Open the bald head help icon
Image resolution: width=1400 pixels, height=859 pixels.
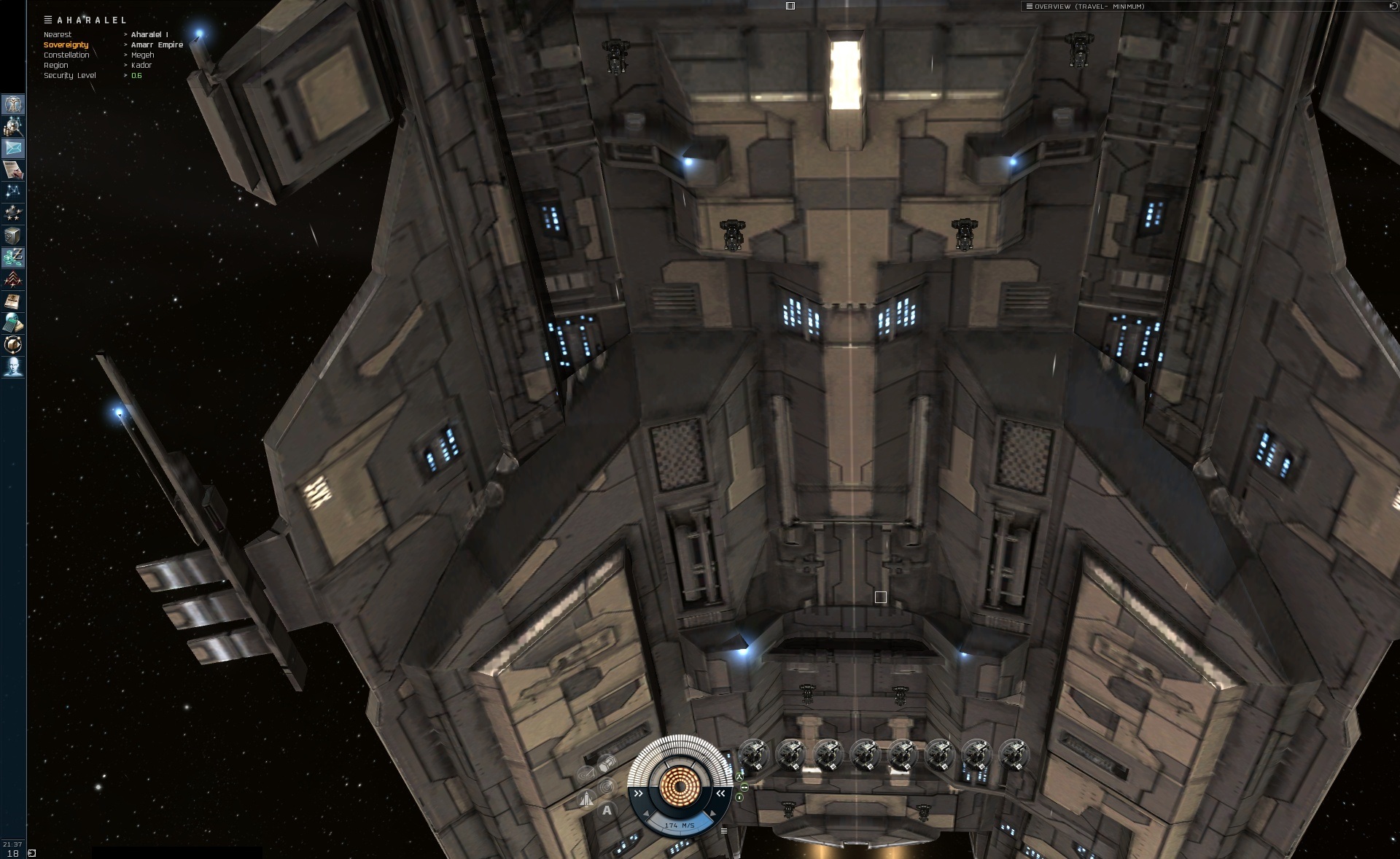(x=13, y=366)
